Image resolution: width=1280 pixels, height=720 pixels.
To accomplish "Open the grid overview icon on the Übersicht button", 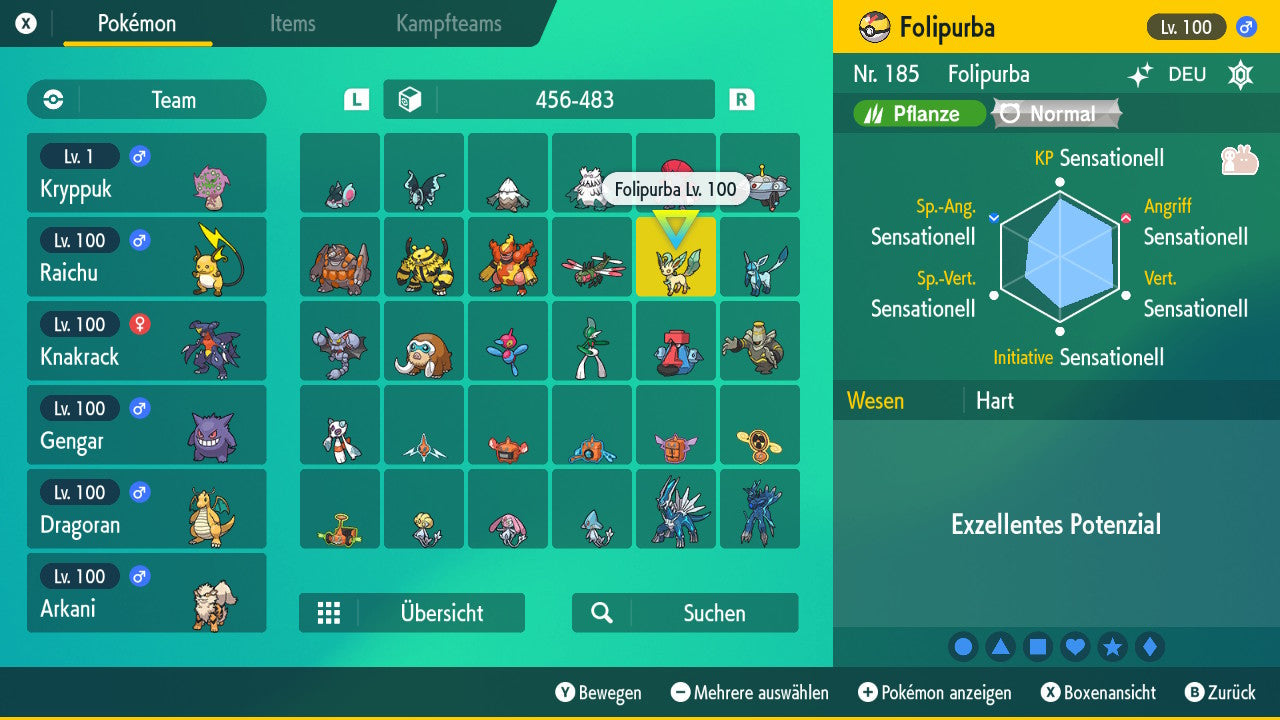I will tap(330, 612).
